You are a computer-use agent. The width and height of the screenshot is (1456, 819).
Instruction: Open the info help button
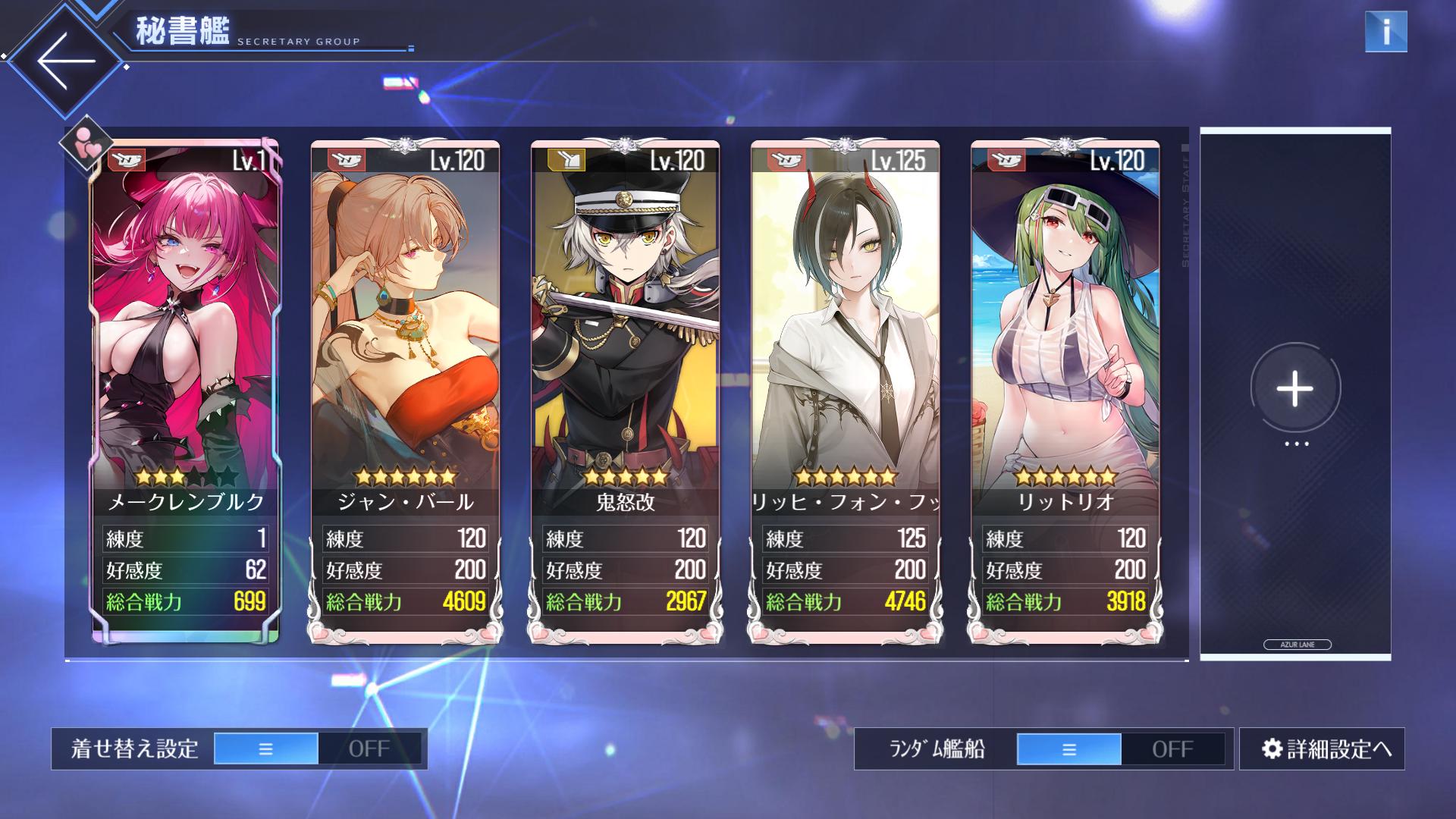[1385, 32]
